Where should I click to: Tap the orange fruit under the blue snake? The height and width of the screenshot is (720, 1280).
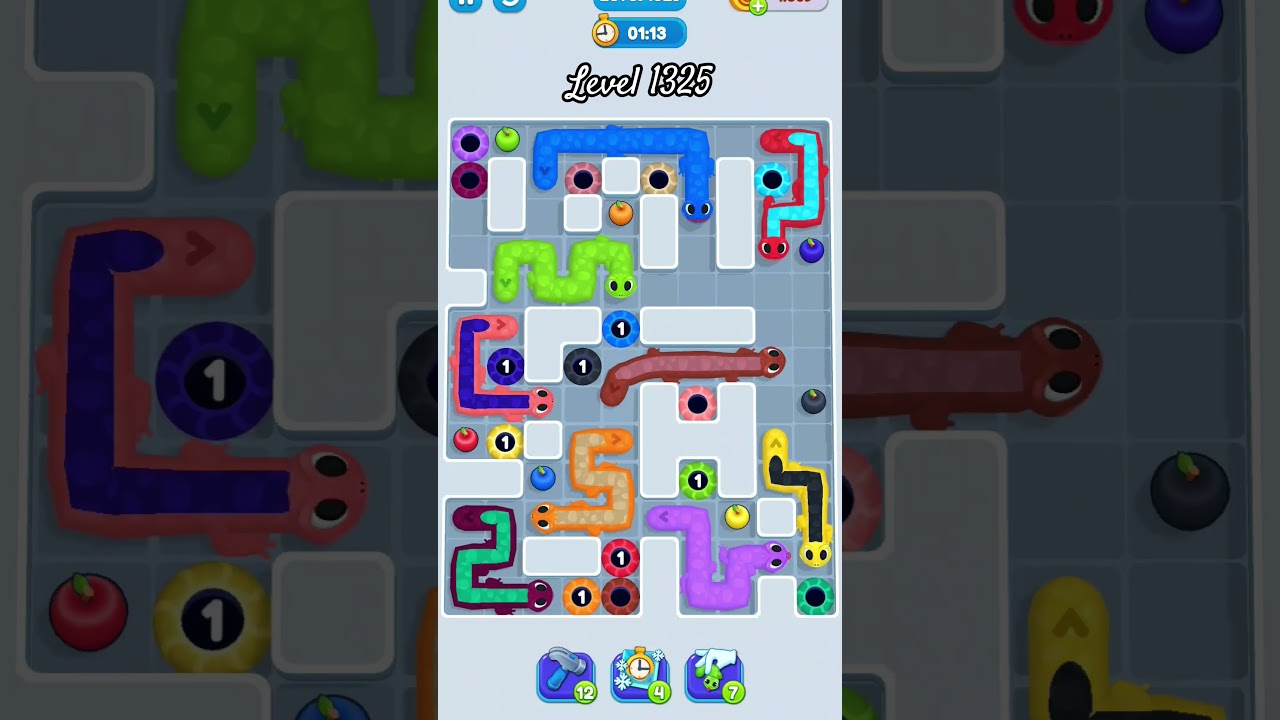621,212
